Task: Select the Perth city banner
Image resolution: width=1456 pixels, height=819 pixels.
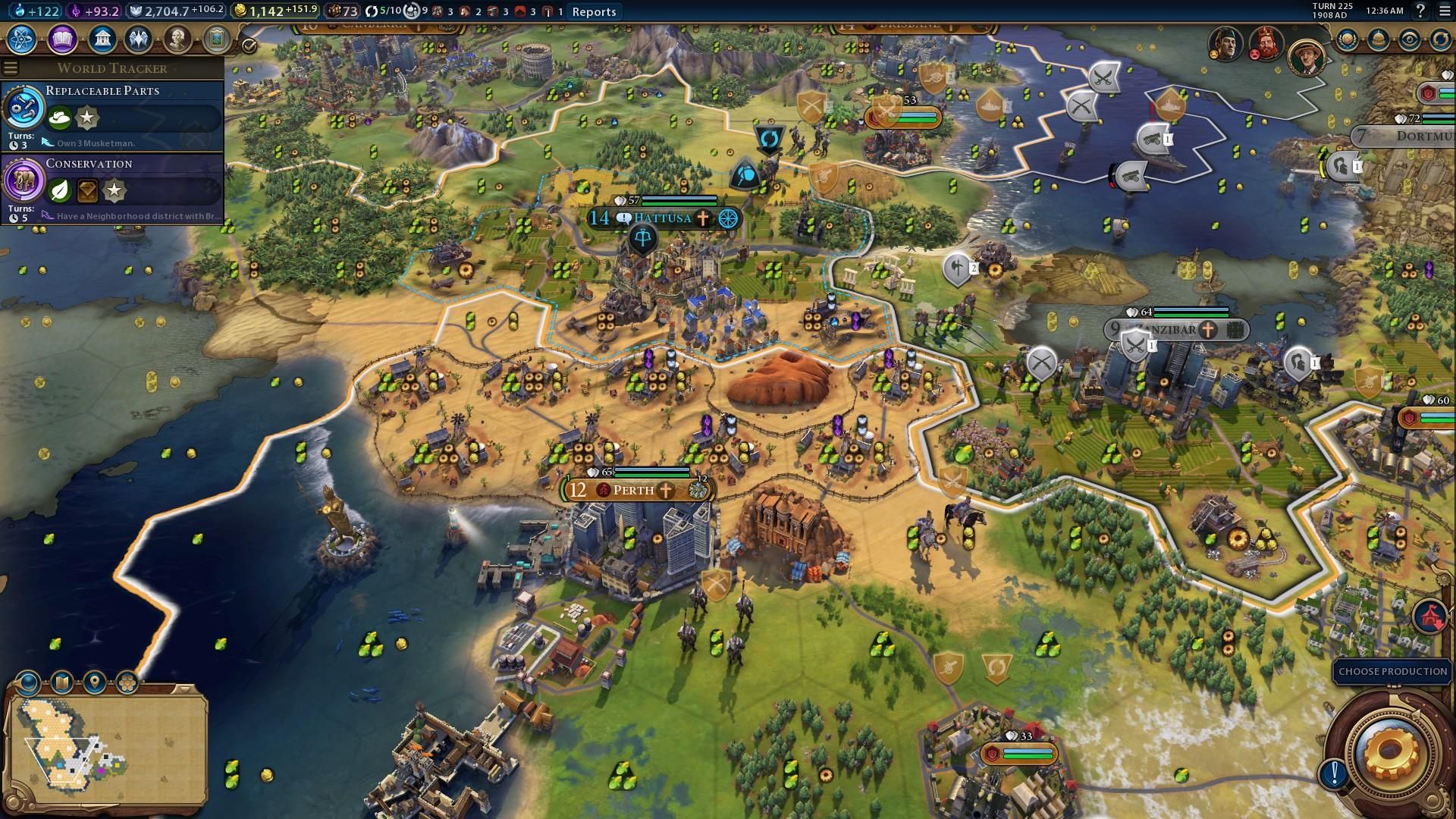Action: click(x=633, y=490)
